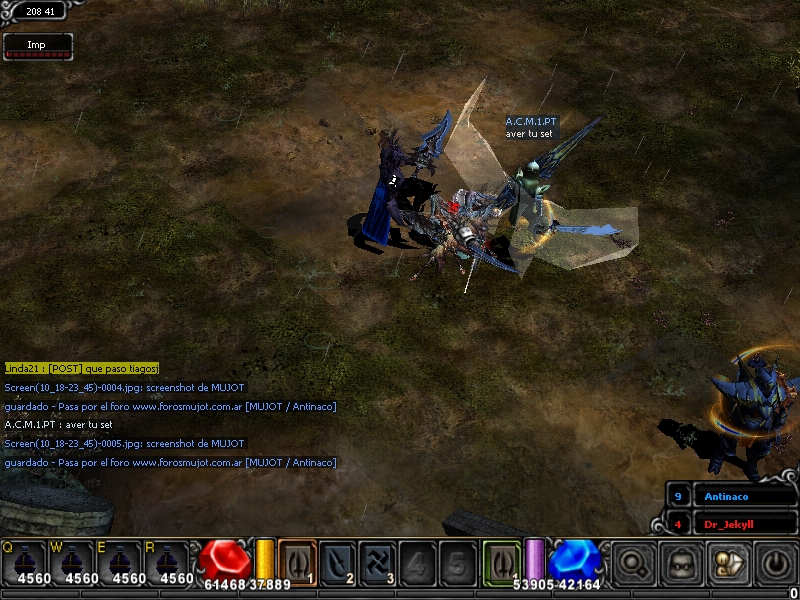Click the power system menu button

pos(775,564)
